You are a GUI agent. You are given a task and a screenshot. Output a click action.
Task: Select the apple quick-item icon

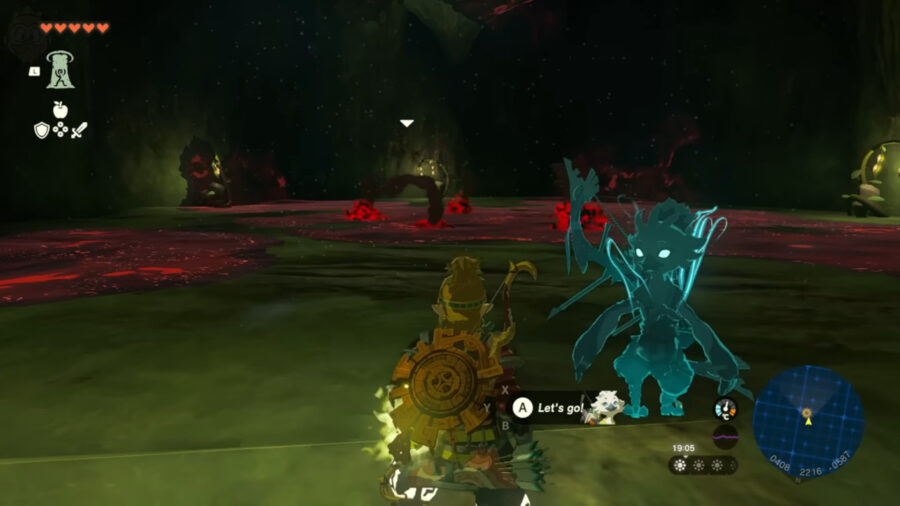click(60, 109)
